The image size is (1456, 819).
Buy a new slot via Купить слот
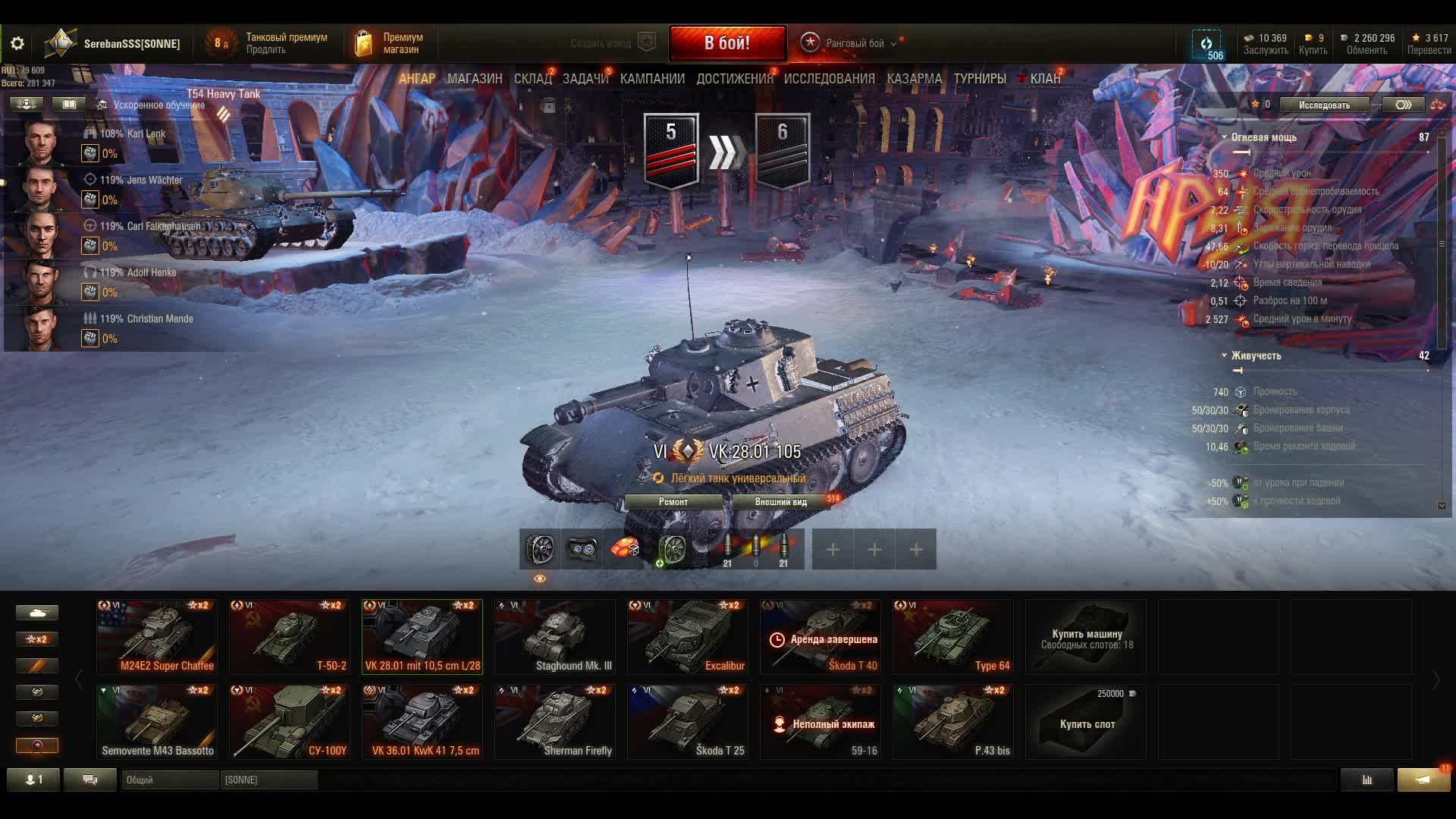click(1086, 722)
